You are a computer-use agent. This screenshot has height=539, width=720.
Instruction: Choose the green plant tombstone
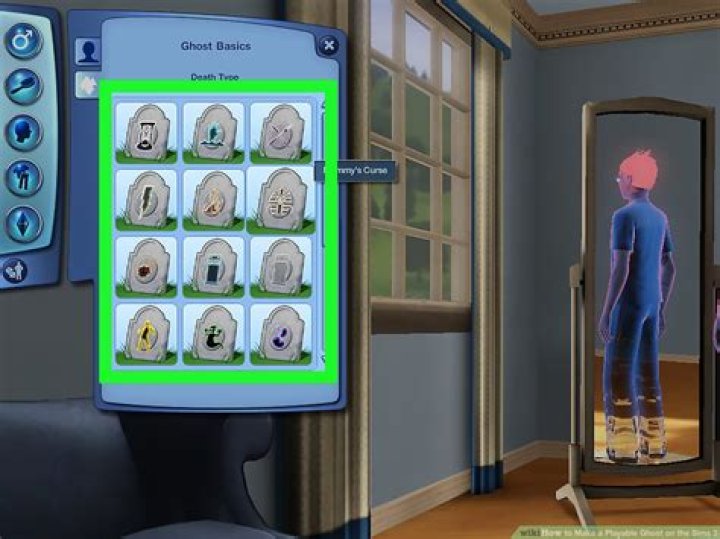coord(213,334)
